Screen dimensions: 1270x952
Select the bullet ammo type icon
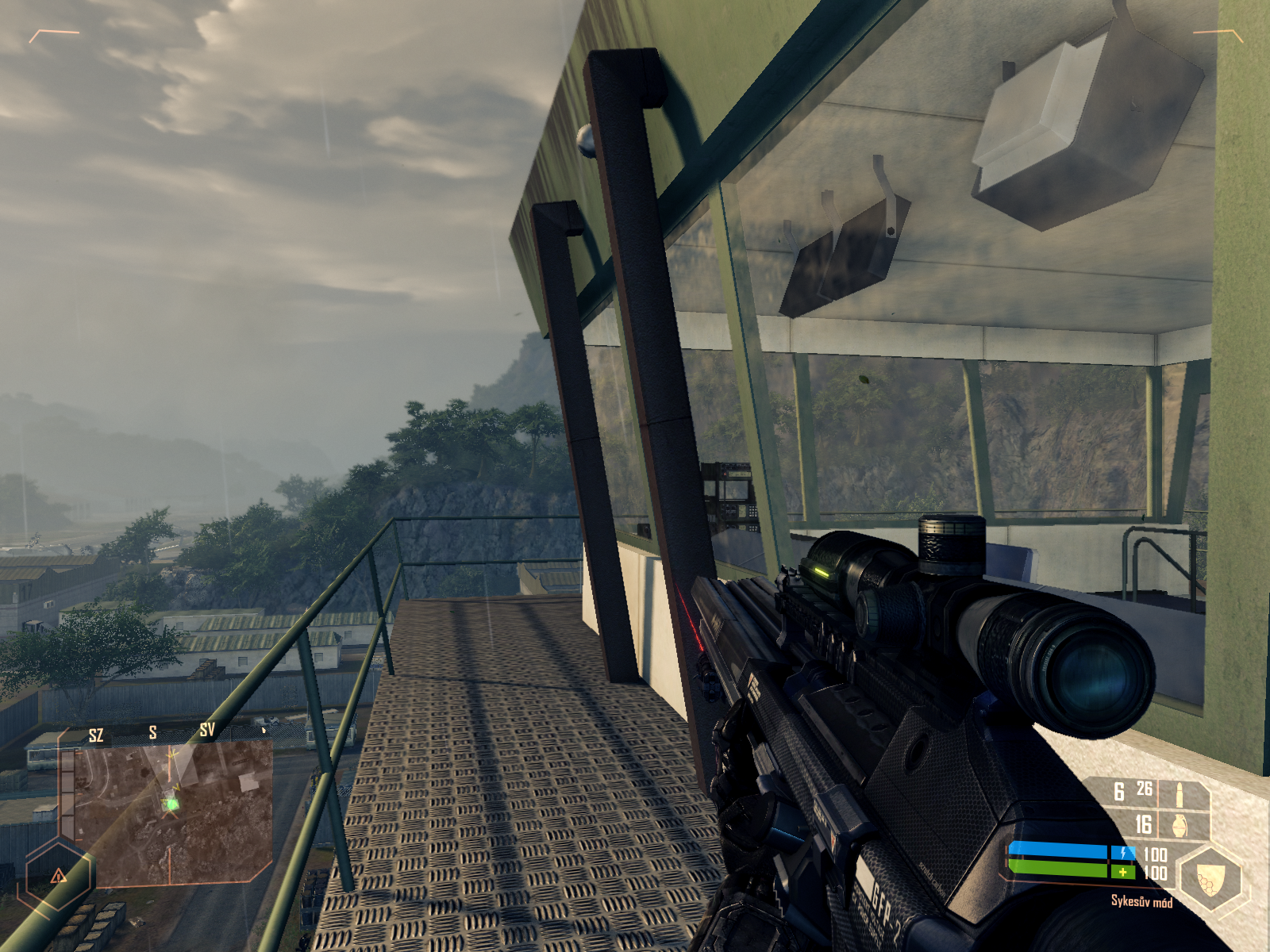(1180, 793)
